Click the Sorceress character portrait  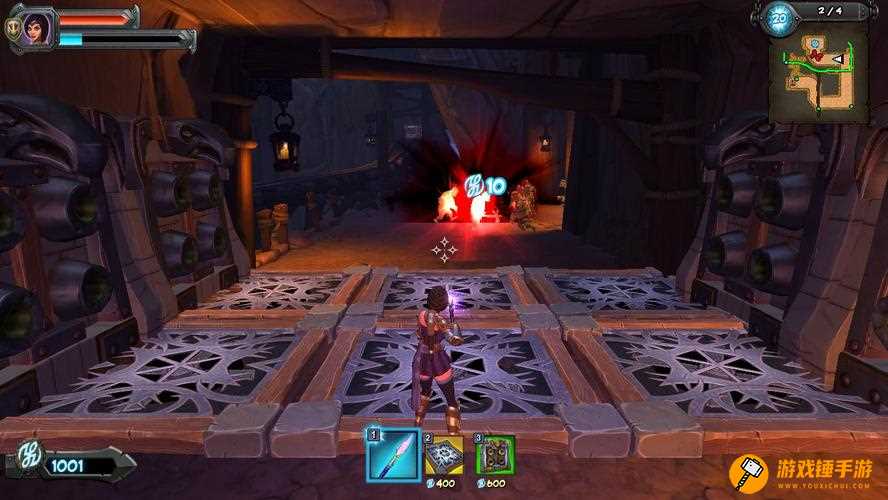coord(37,27)
